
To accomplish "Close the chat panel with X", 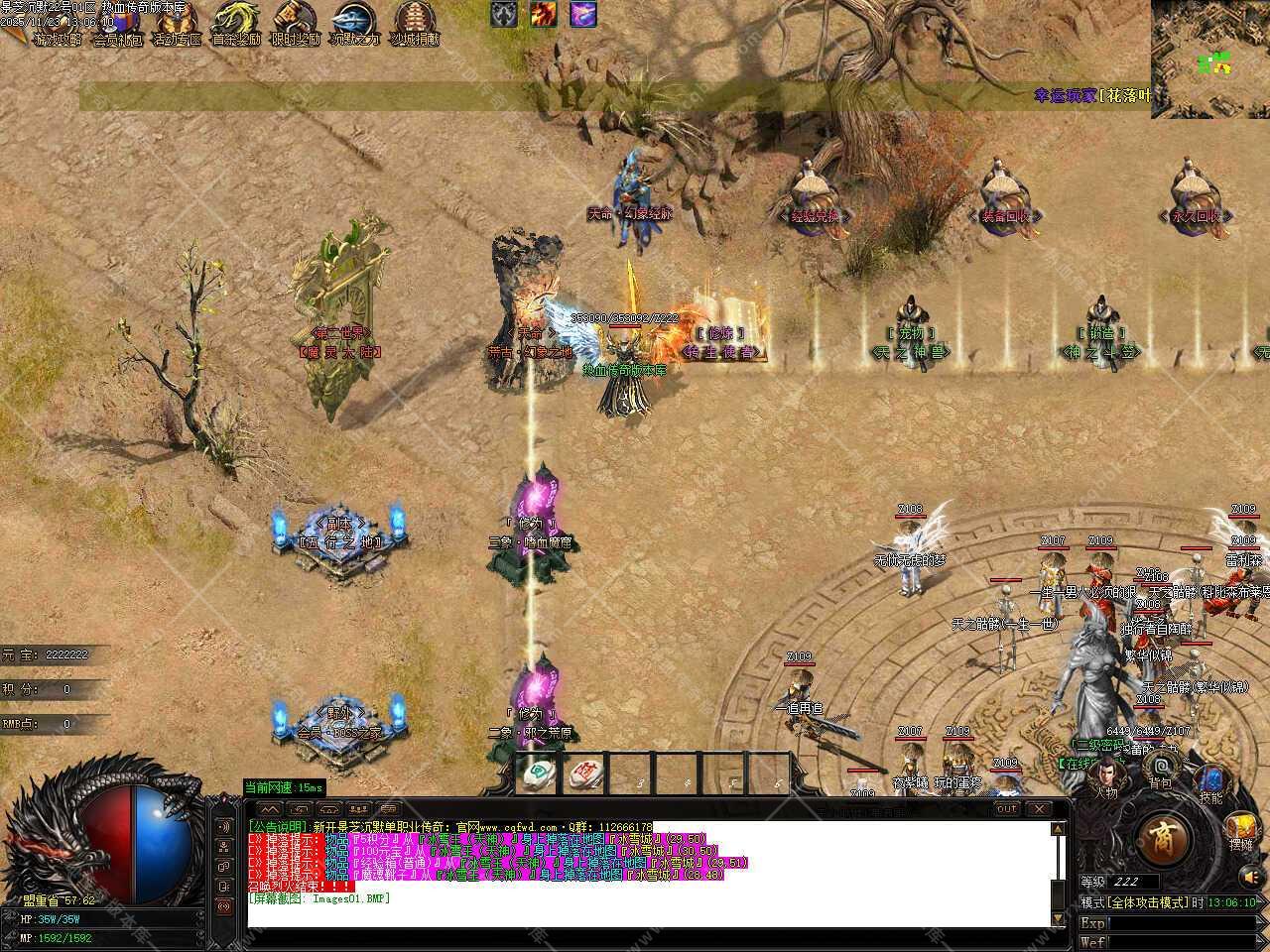I will click(1038, 809).
